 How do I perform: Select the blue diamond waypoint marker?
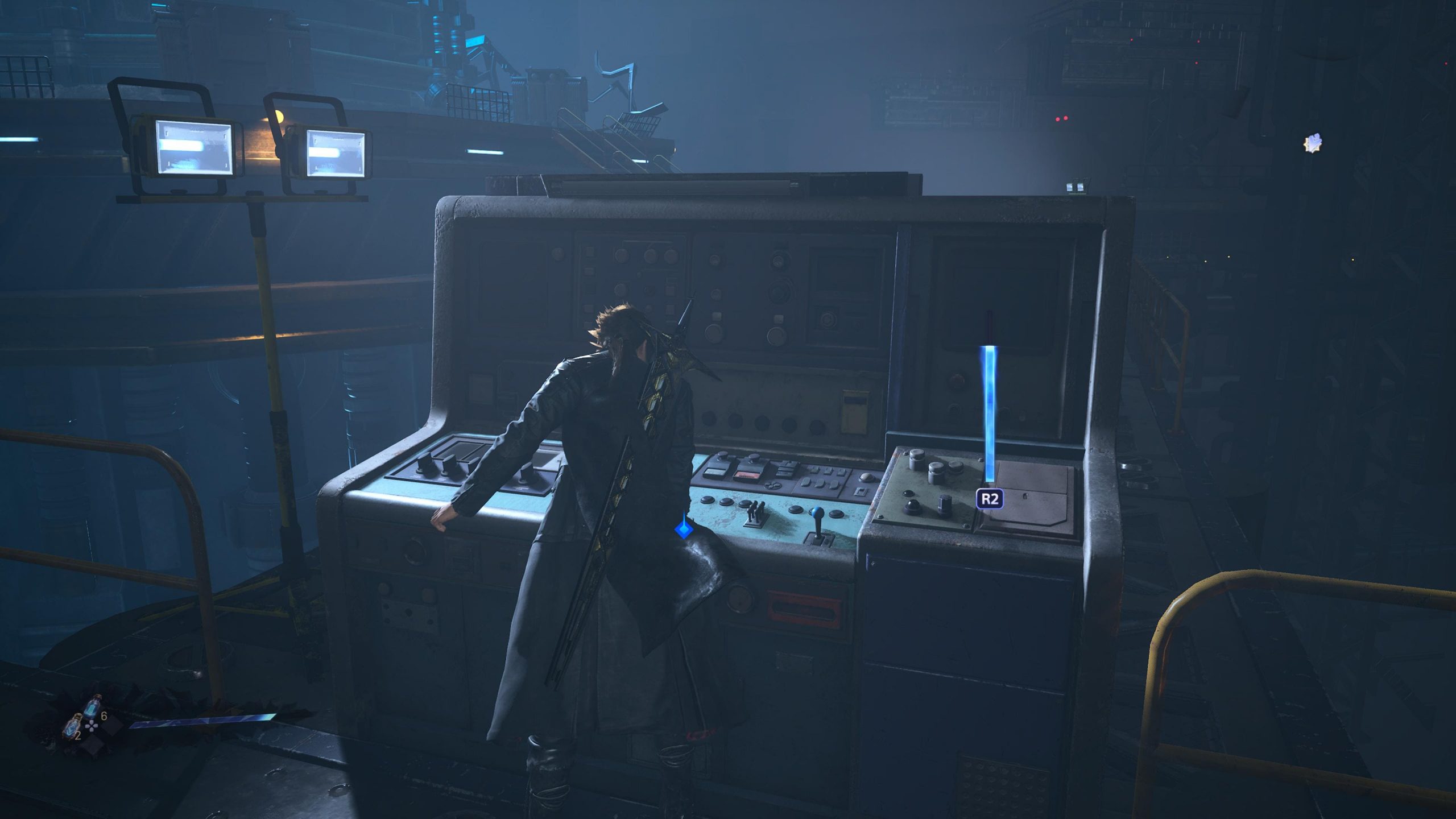pyautogui.click(x=683, y=530)
